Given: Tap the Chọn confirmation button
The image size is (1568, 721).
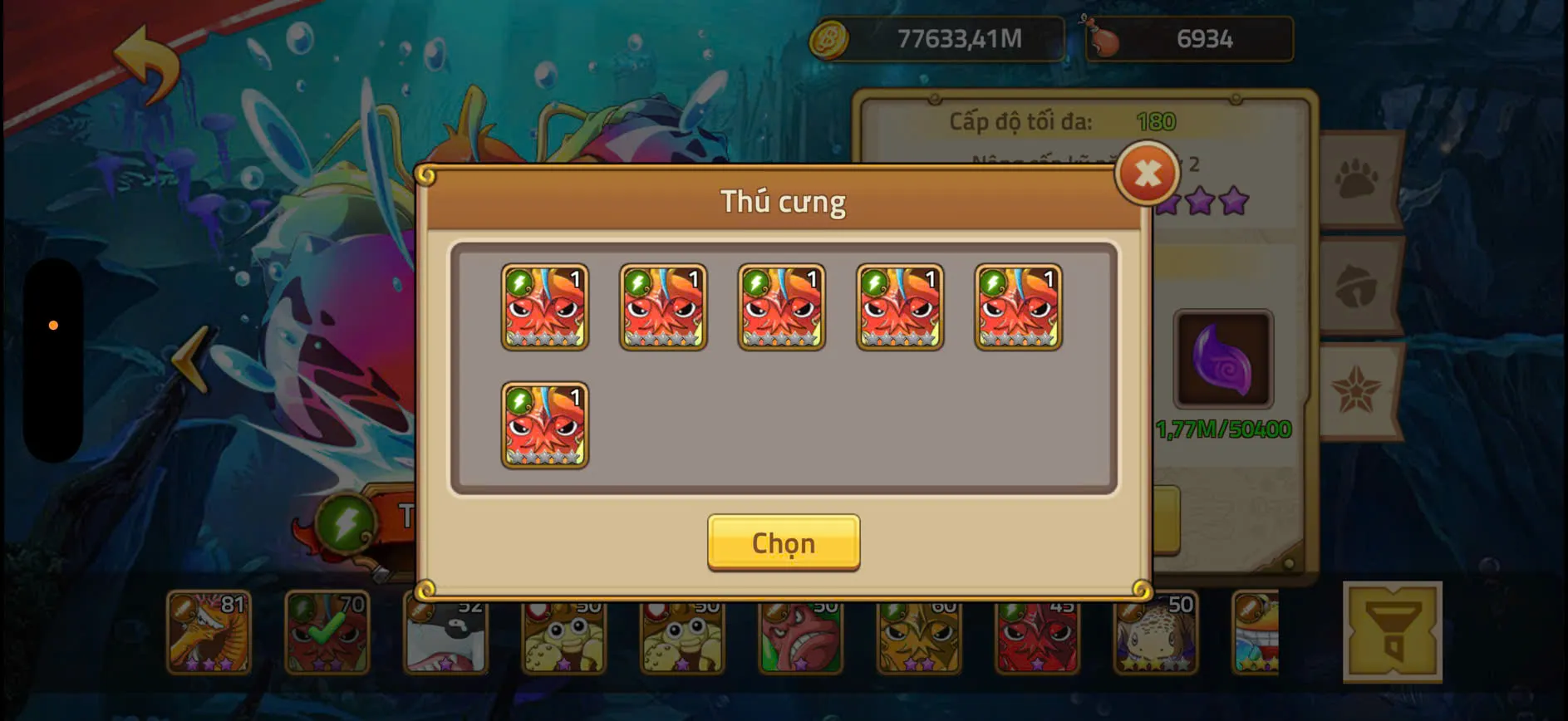Looking at the screenshot, I should click(782, 543).
